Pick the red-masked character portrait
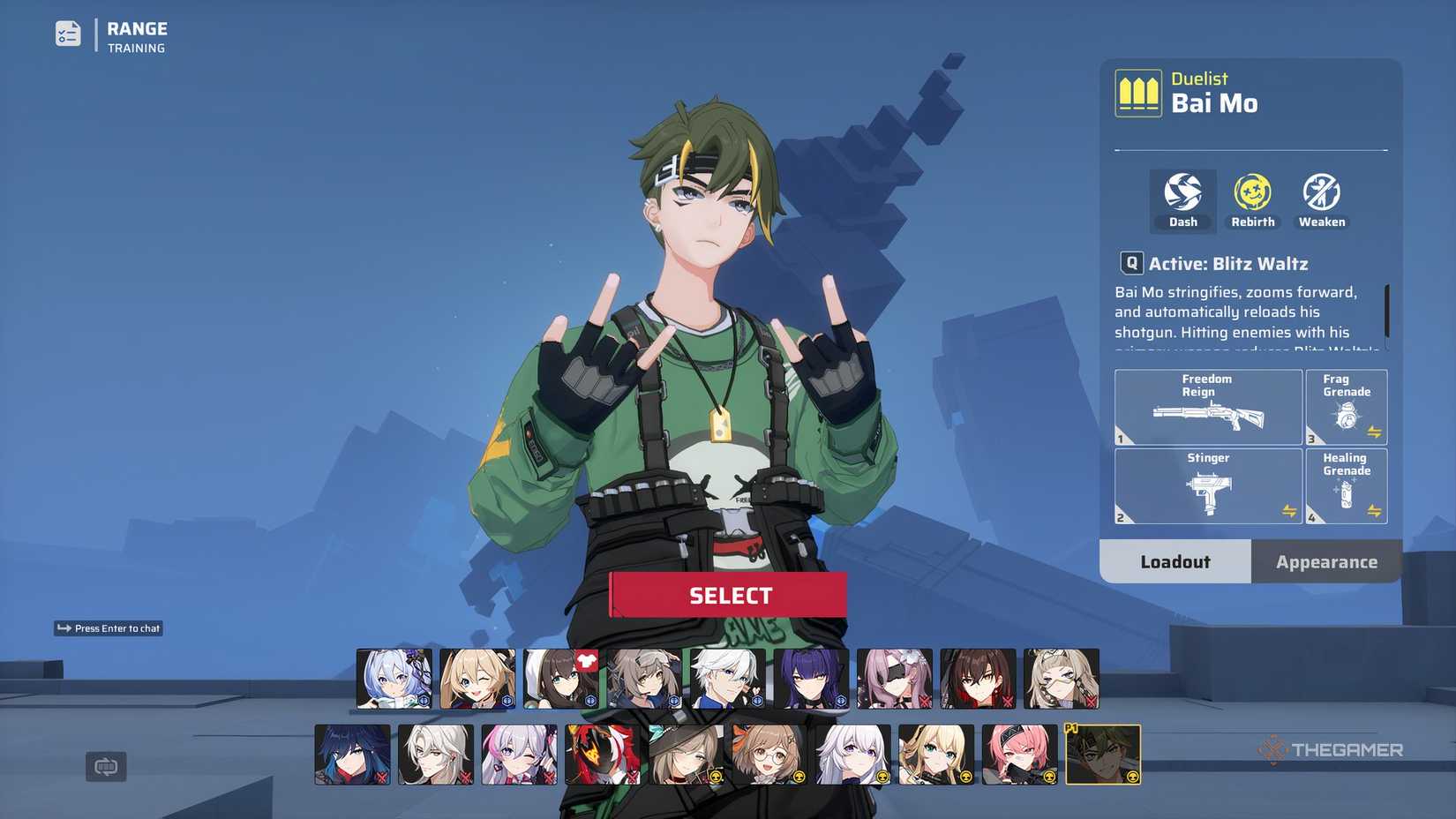1456x819 pixels. click(x=602, y=755)
